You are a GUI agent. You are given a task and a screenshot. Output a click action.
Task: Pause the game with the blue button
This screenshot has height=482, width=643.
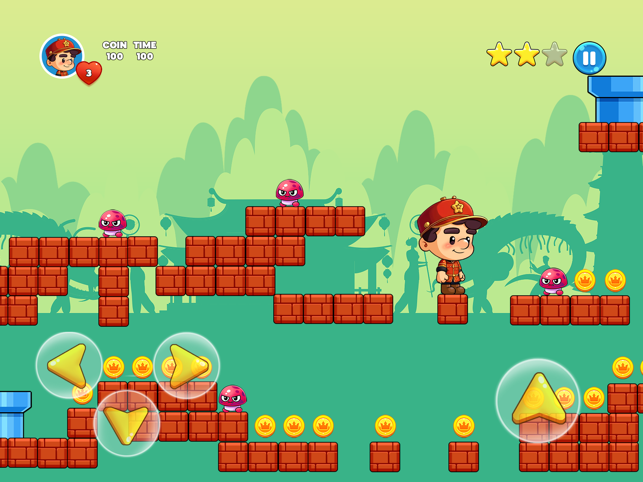[589, 57]
